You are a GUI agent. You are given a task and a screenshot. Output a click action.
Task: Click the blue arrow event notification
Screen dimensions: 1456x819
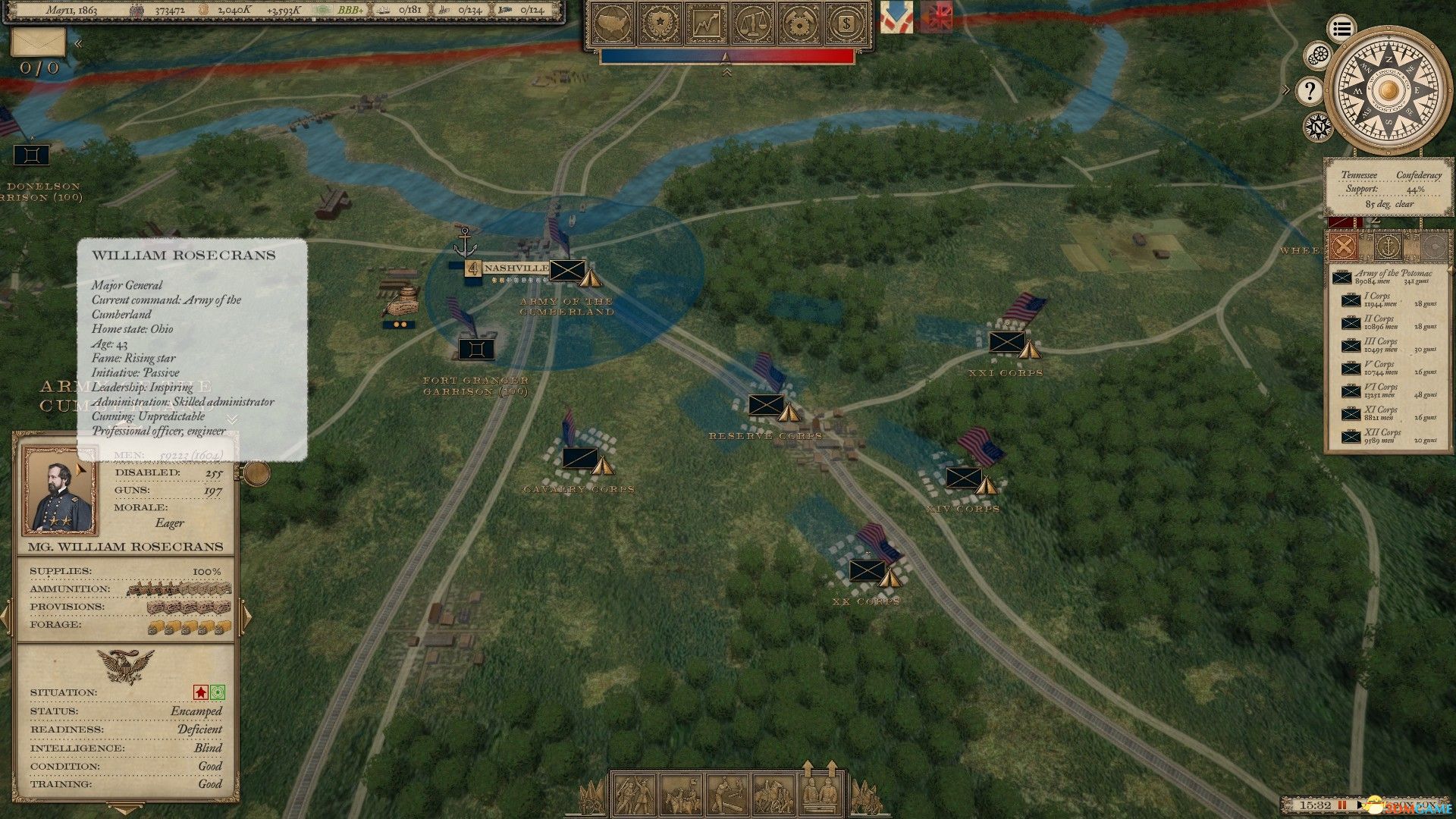click(x=896, y=17)
